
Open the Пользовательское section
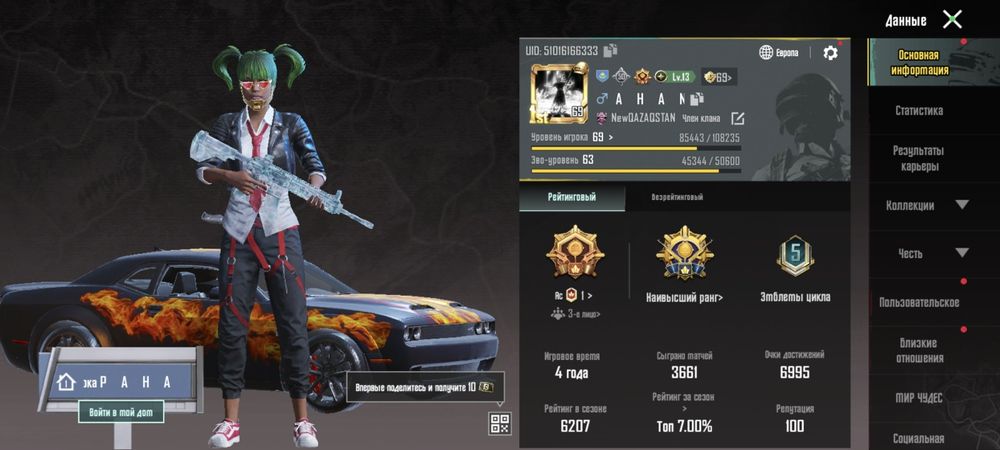[x=918, y=302]
